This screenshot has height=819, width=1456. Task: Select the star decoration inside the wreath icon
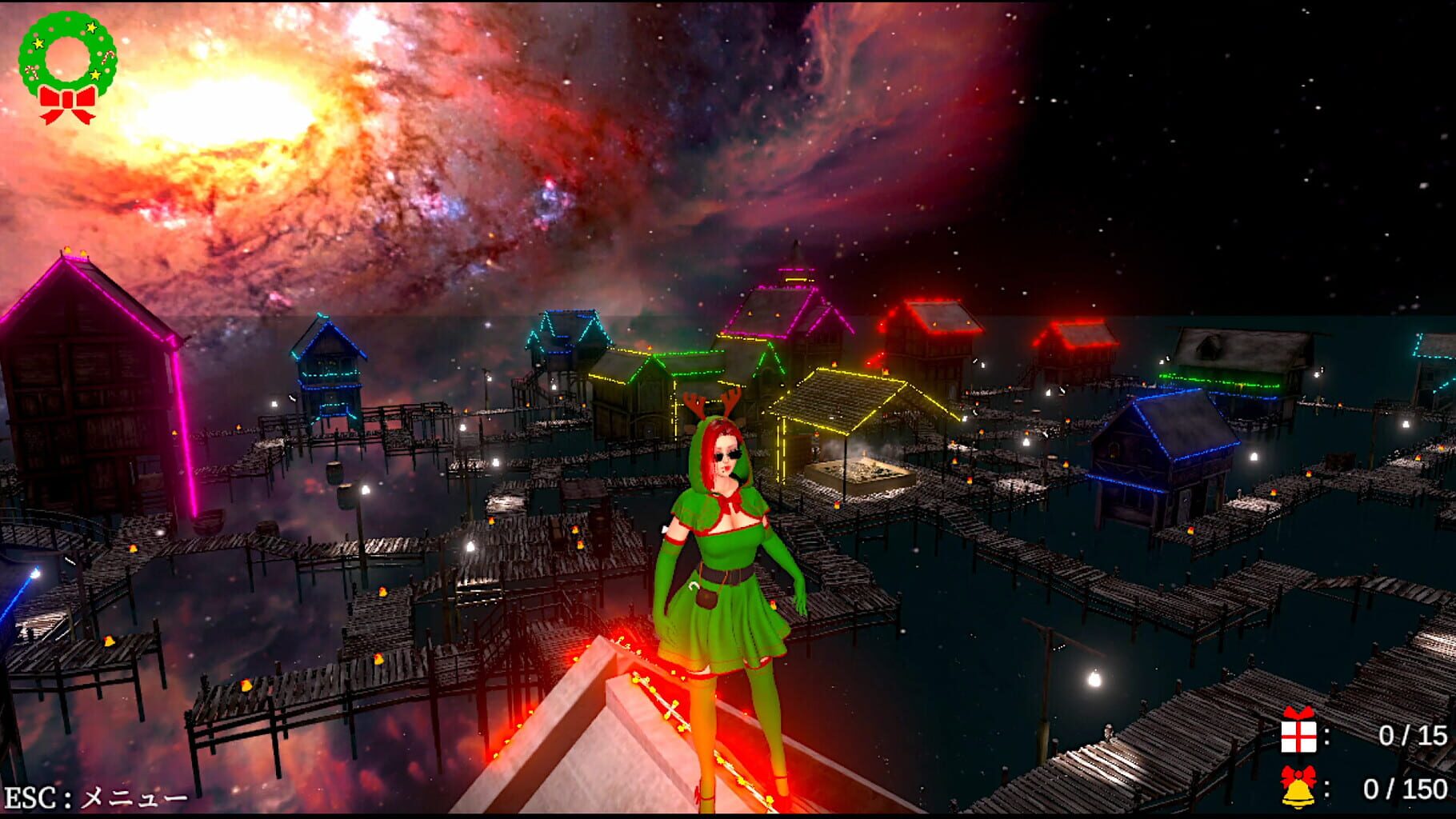93,29
